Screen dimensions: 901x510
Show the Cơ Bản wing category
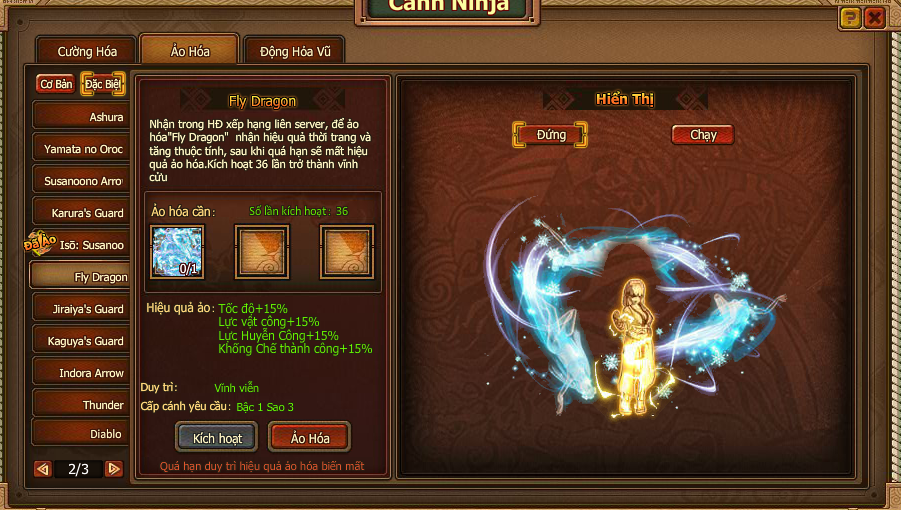tap(56, 84)
